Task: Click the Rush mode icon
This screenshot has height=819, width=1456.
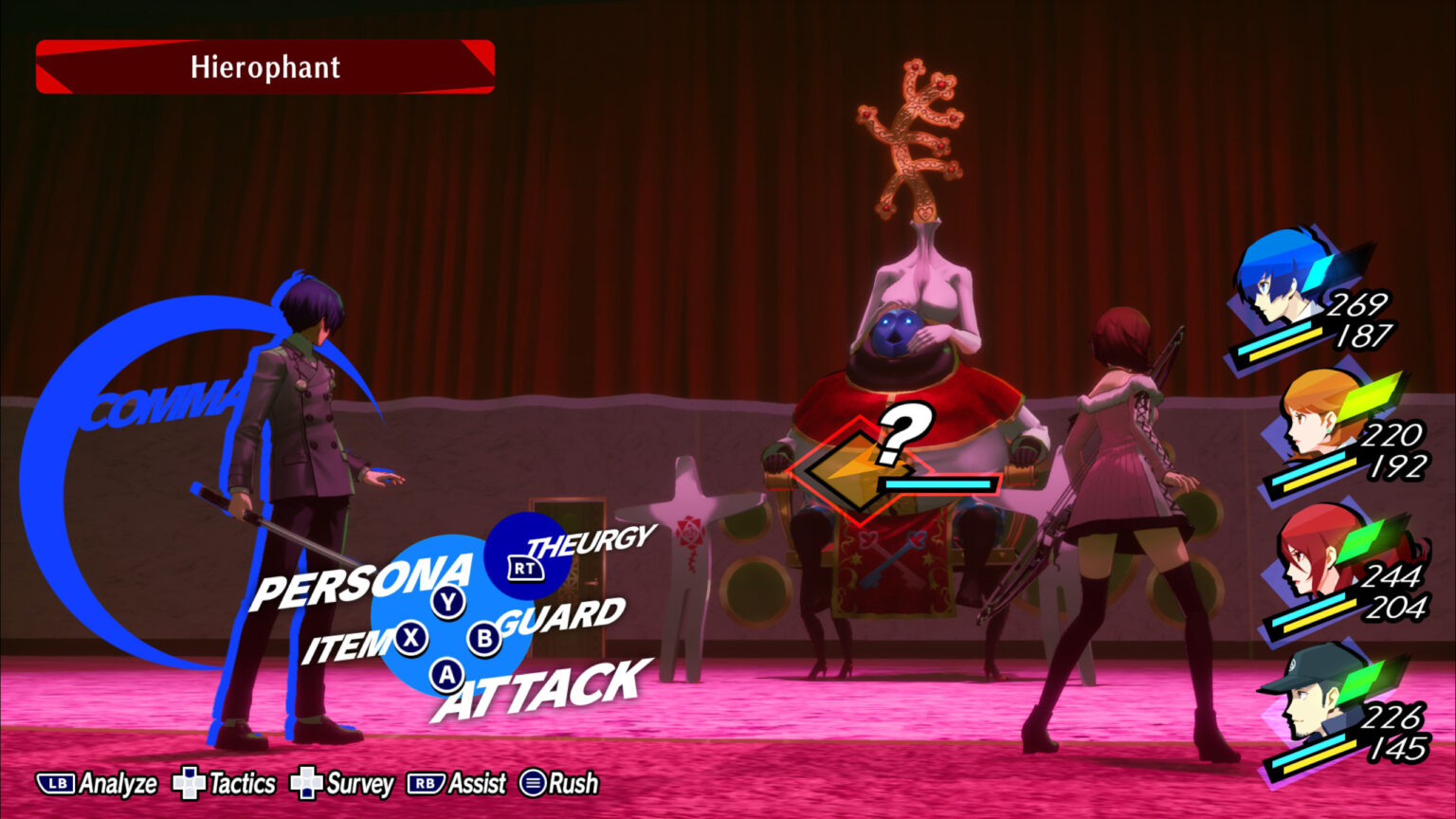Action: 534,784
